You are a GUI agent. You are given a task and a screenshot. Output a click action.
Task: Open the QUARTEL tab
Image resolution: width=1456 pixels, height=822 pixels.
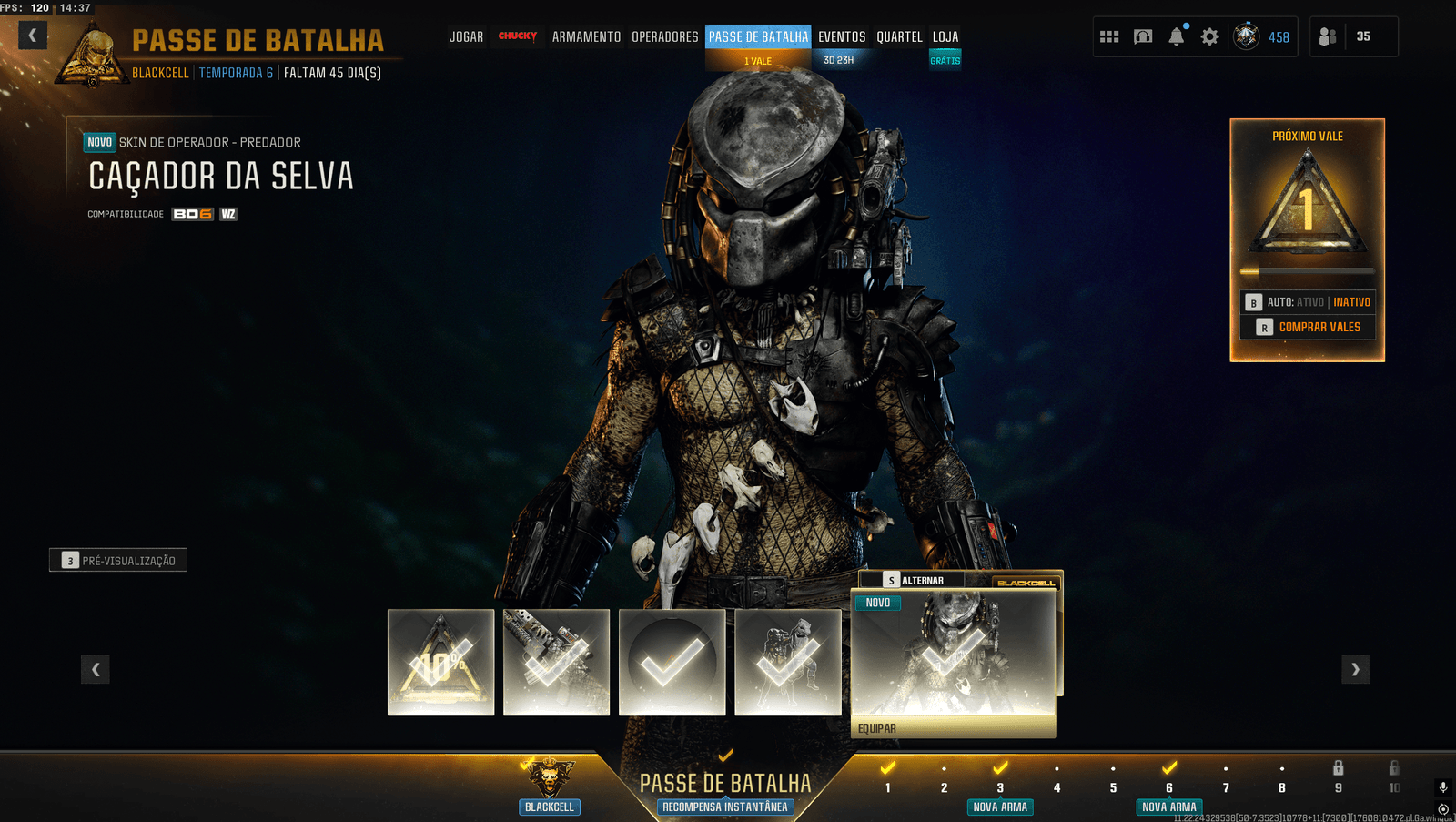point(899,37)
